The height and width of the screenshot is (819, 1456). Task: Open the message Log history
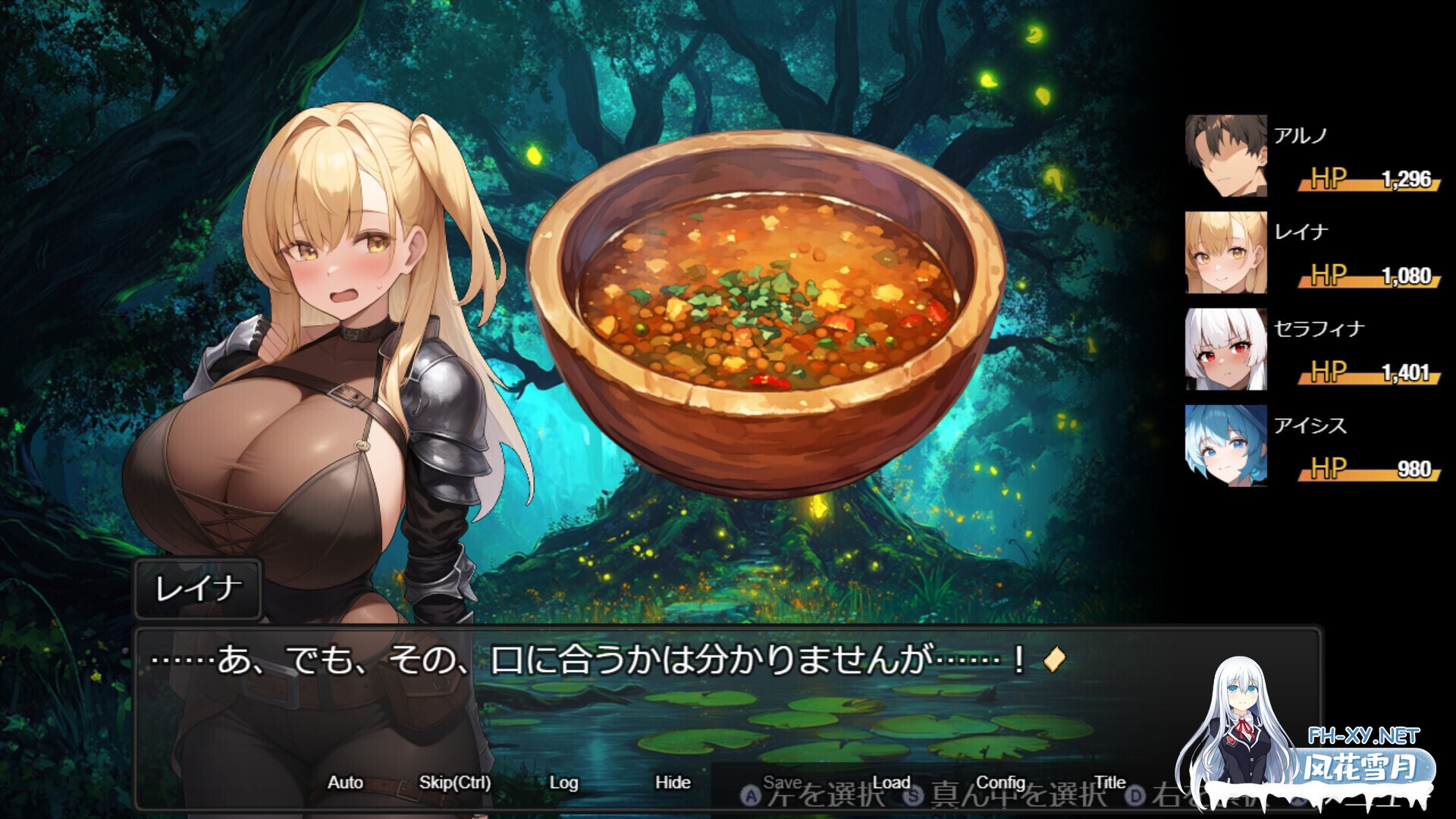[563, 782]
